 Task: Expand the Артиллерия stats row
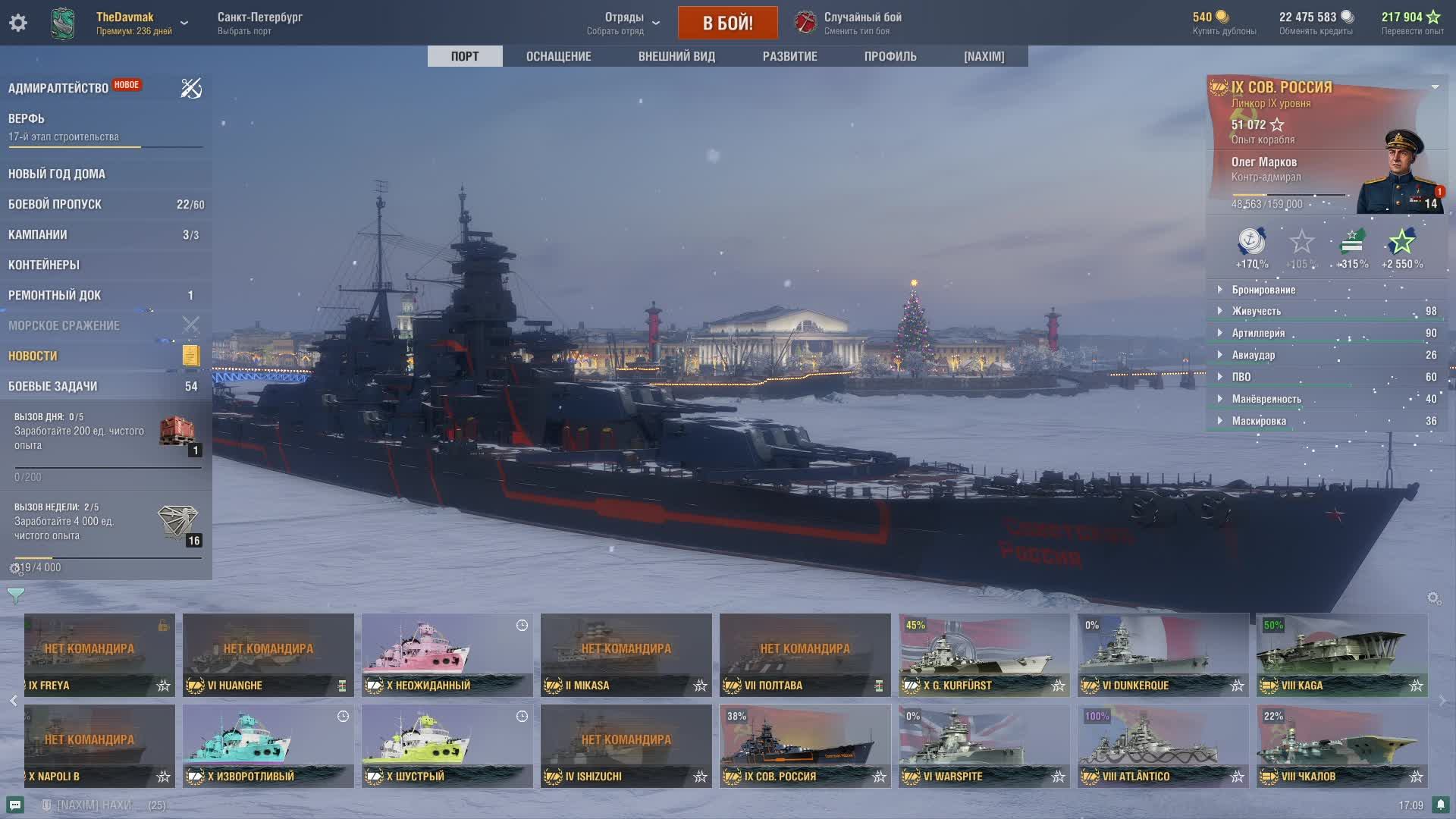pos(1258,333)
